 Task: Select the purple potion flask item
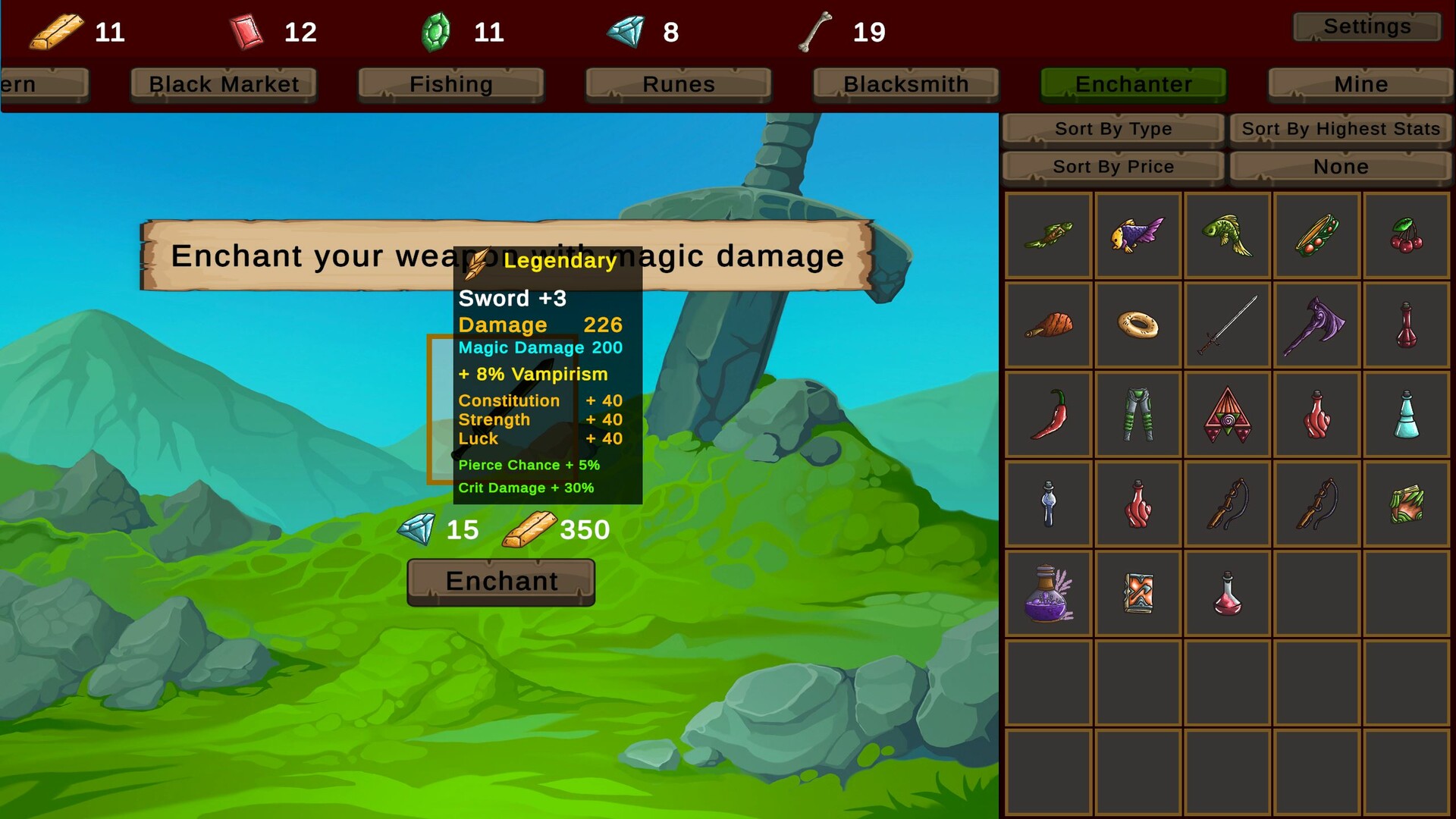tap(1047, 594)
